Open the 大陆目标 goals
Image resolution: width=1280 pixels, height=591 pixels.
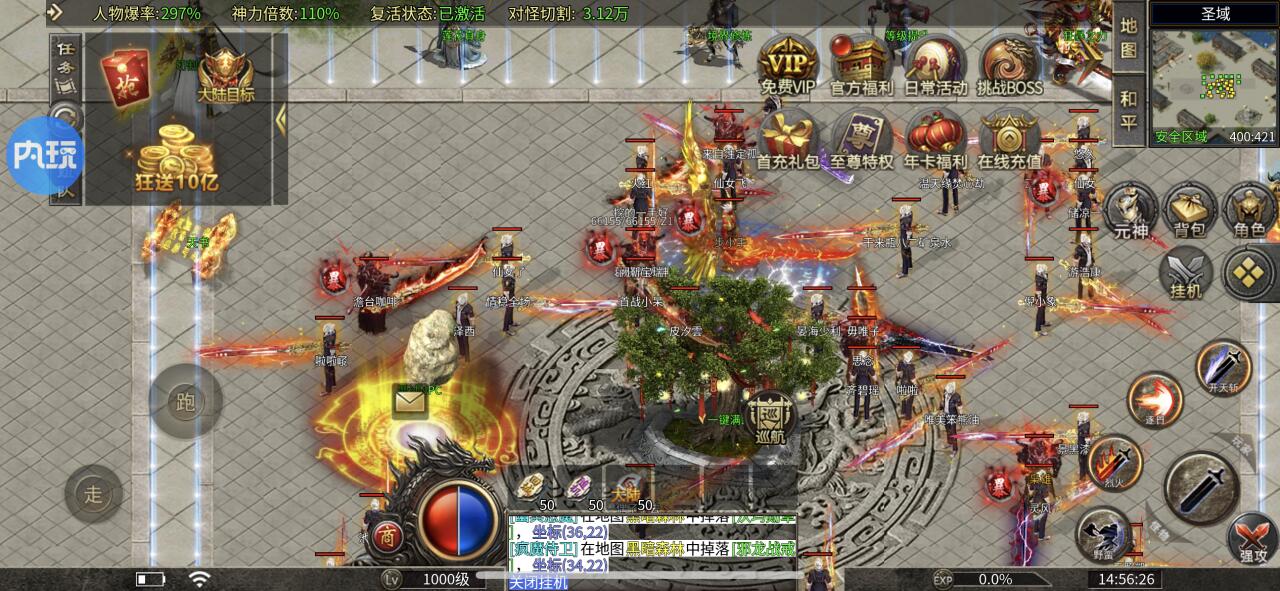click(225, 75)
